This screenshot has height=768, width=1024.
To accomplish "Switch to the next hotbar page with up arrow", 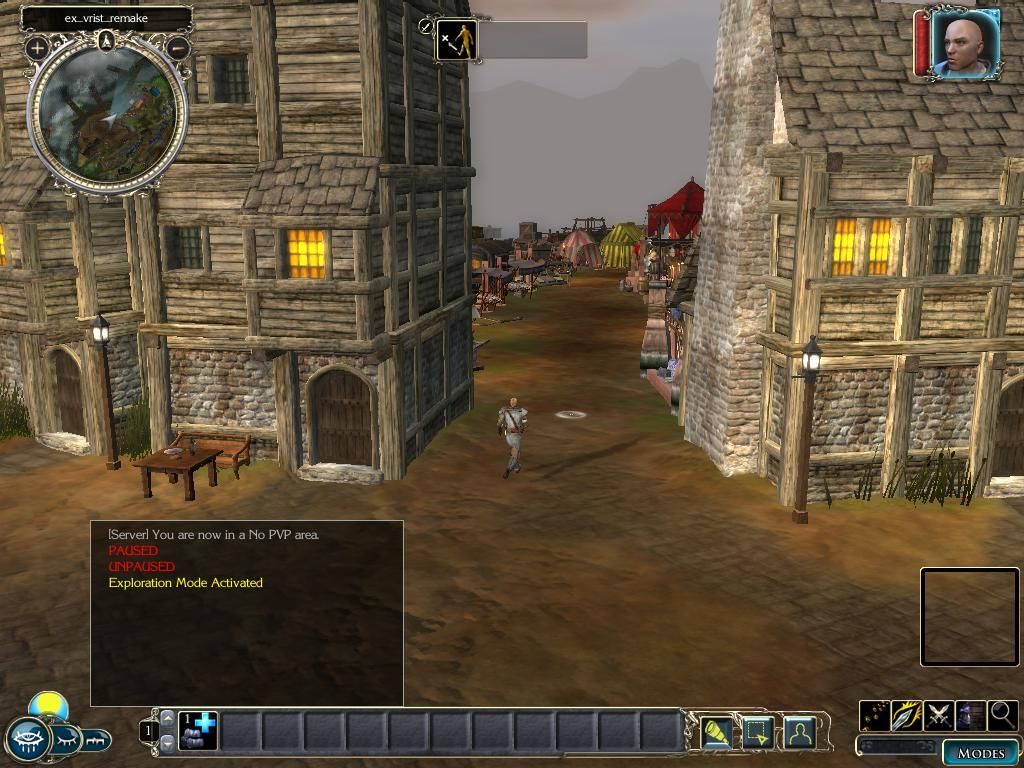I will coord(167,718).
